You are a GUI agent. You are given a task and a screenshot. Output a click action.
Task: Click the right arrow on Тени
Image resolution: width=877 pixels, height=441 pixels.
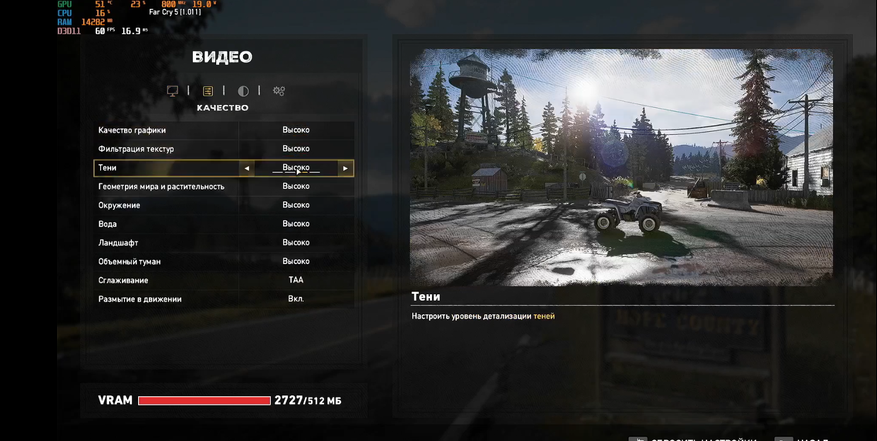pyautogui.click(x=345, y=168)
